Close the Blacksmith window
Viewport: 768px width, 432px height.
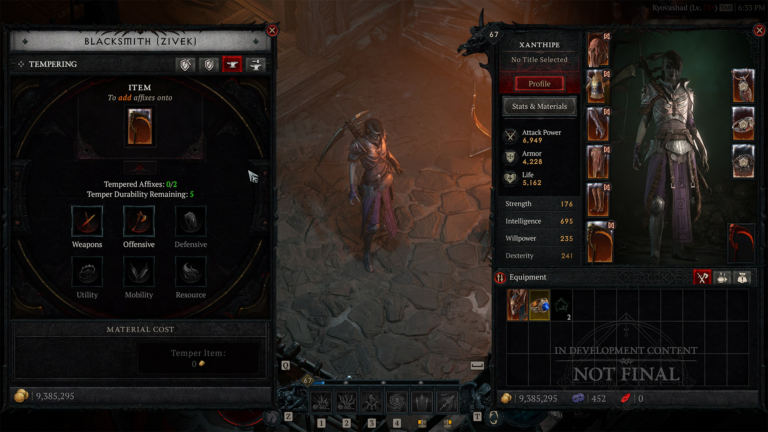(272, 30)
